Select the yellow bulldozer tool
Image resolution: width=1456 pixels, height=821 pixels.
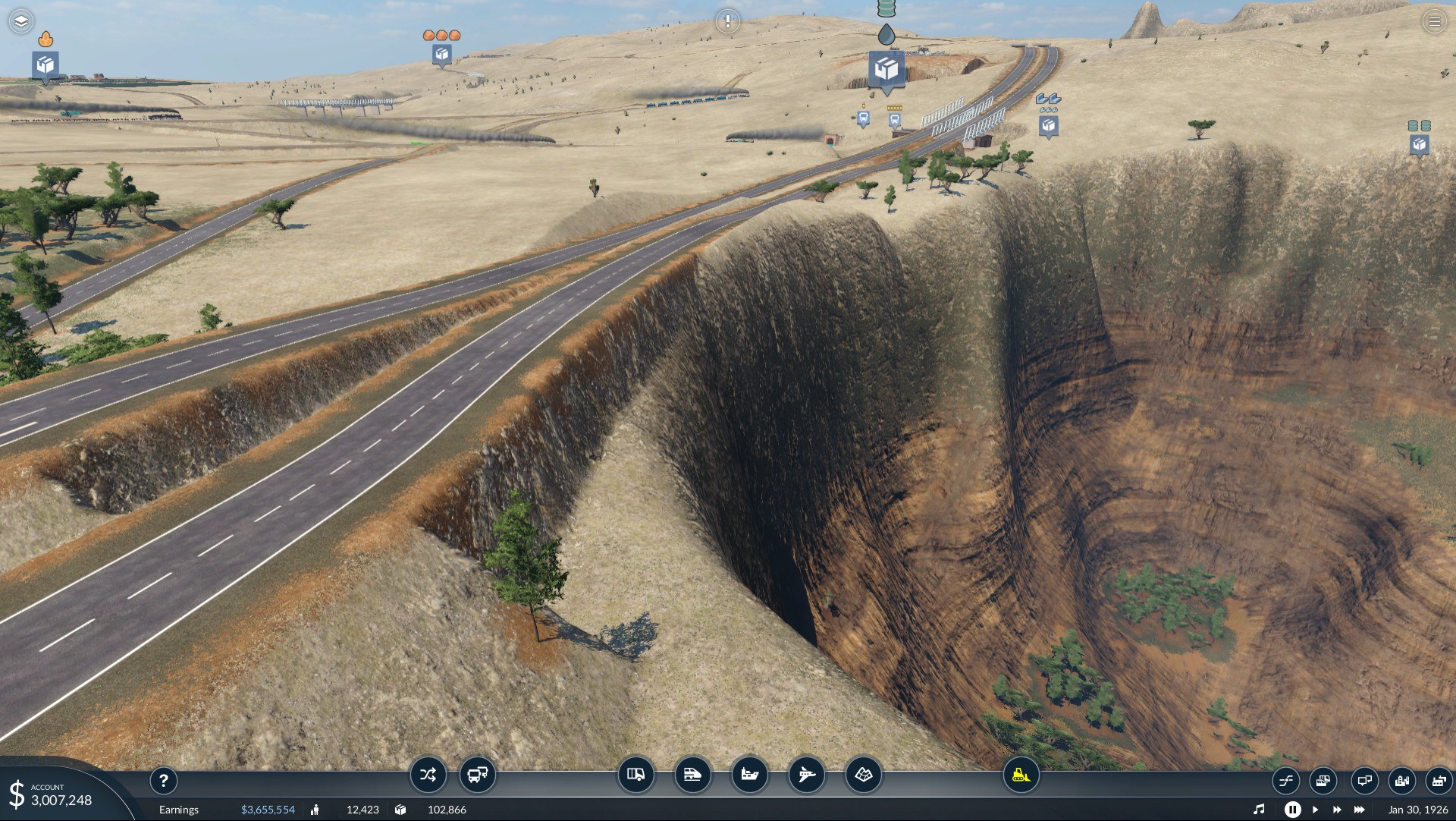point(1021,775)
